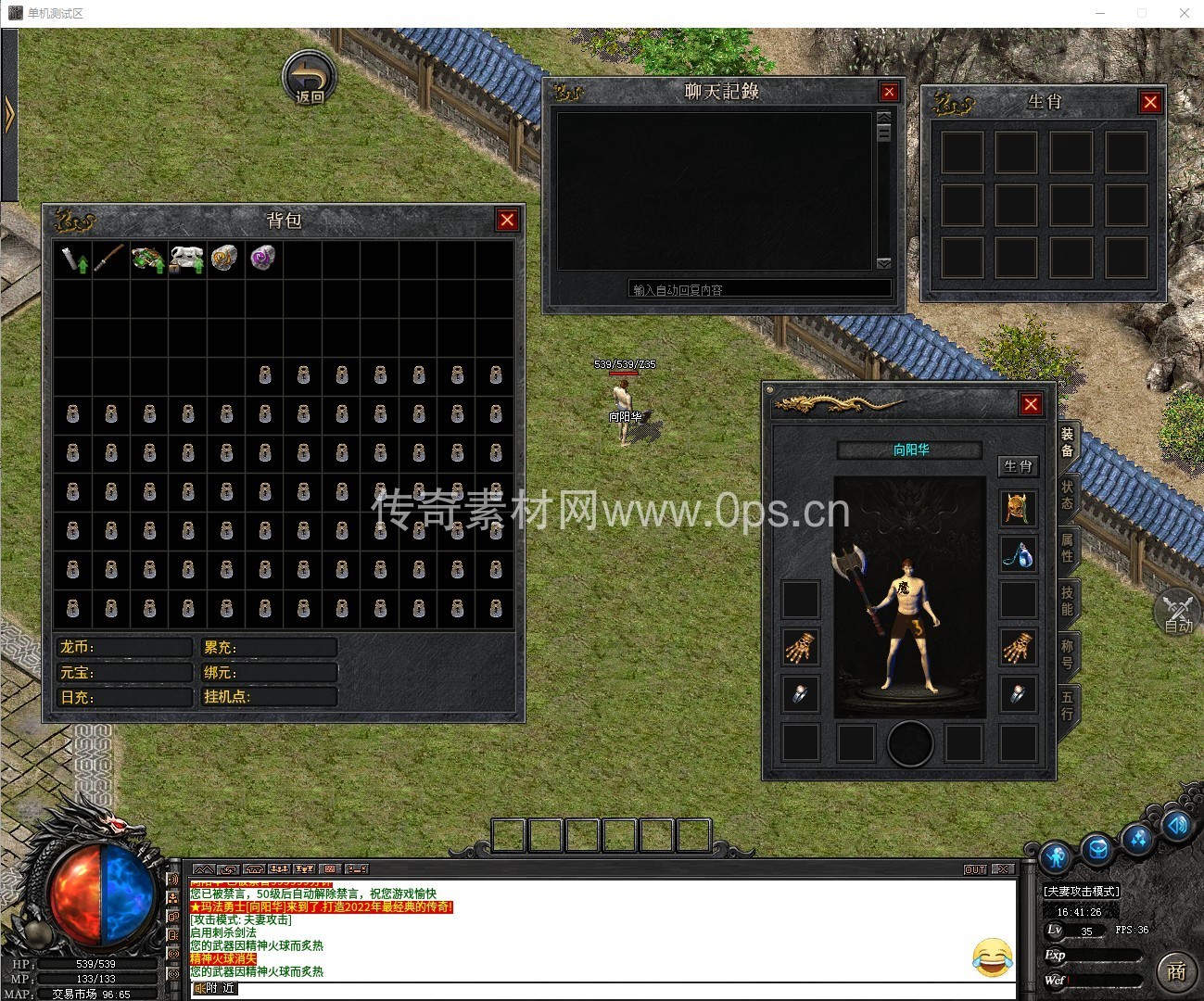This screenshot has width=1204, height=1001.
Task: Close the 背包 backpack window
Action: [x=507, y=220]
